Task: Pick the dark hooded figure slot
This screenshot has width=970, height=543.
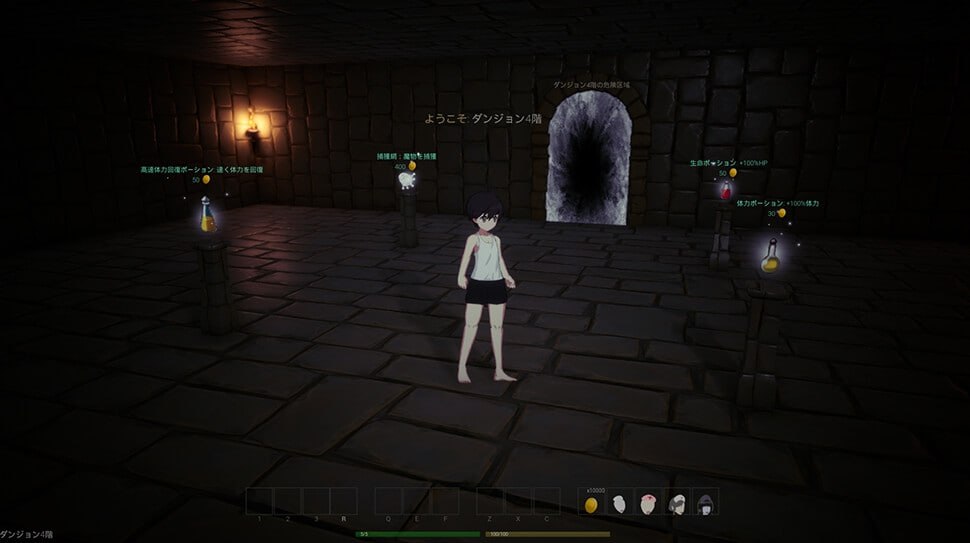Action: (706, 504)
